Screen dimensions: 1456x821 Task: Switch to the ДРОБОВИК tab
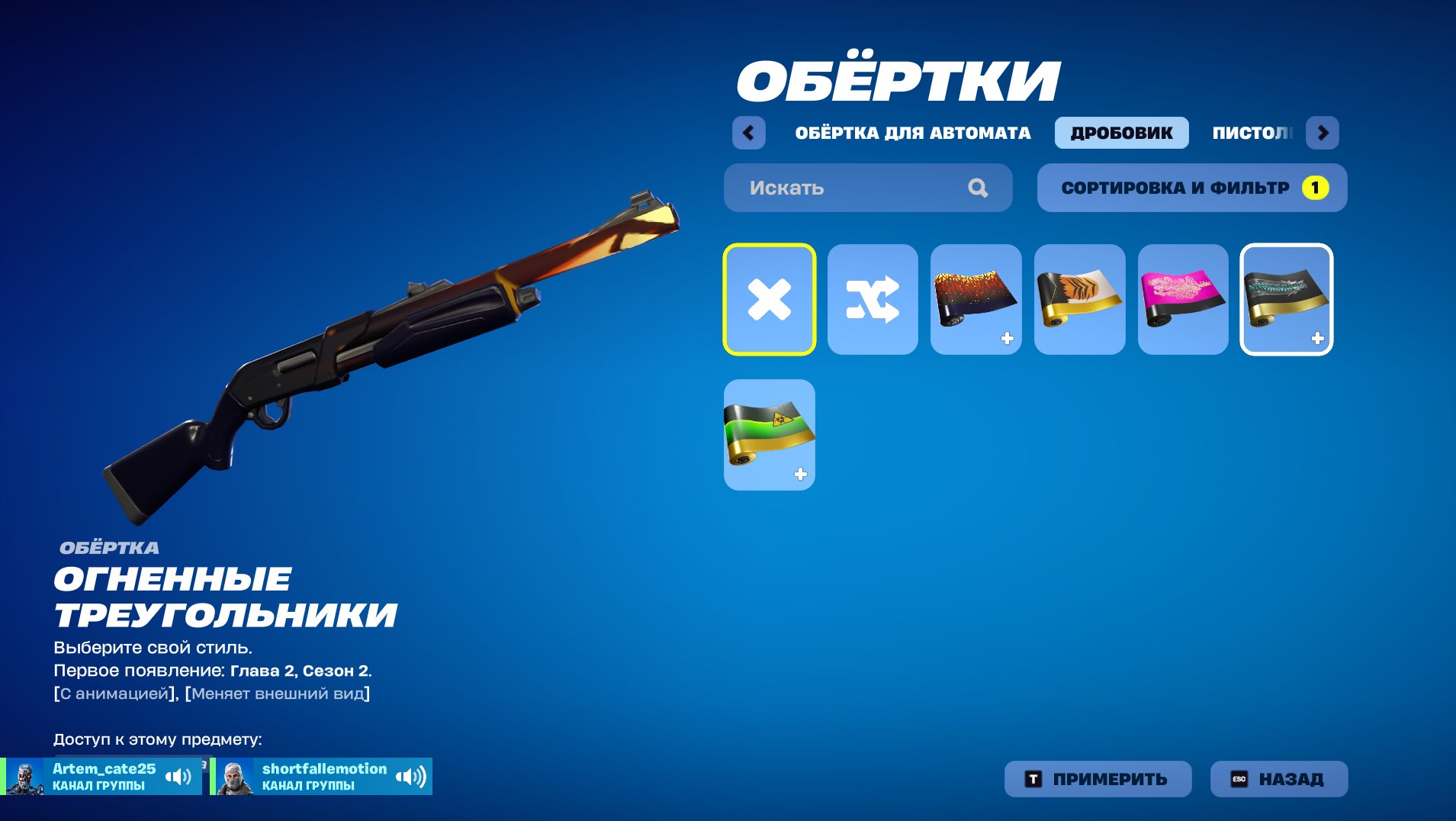pyautogui.click(x=1121, y=131)
